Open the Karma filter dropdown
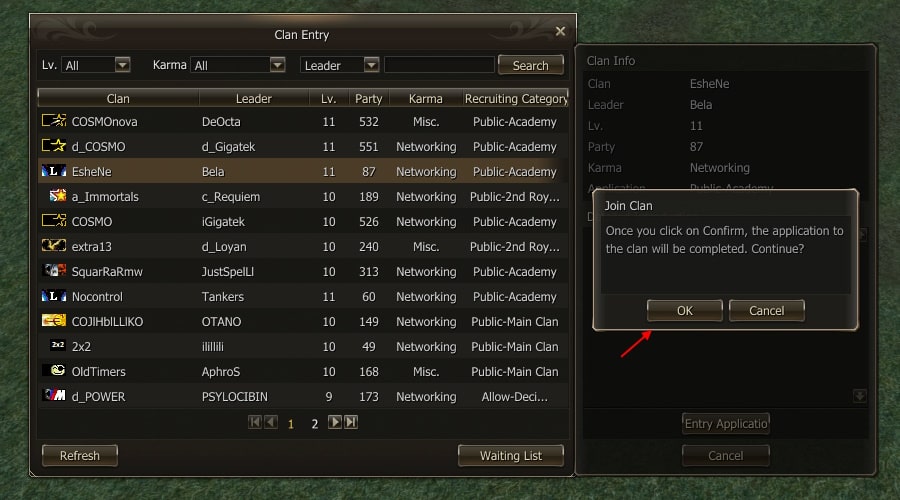The width and height of the screenshot is (900, 500). pyautogui.click(x=278, y=65)
